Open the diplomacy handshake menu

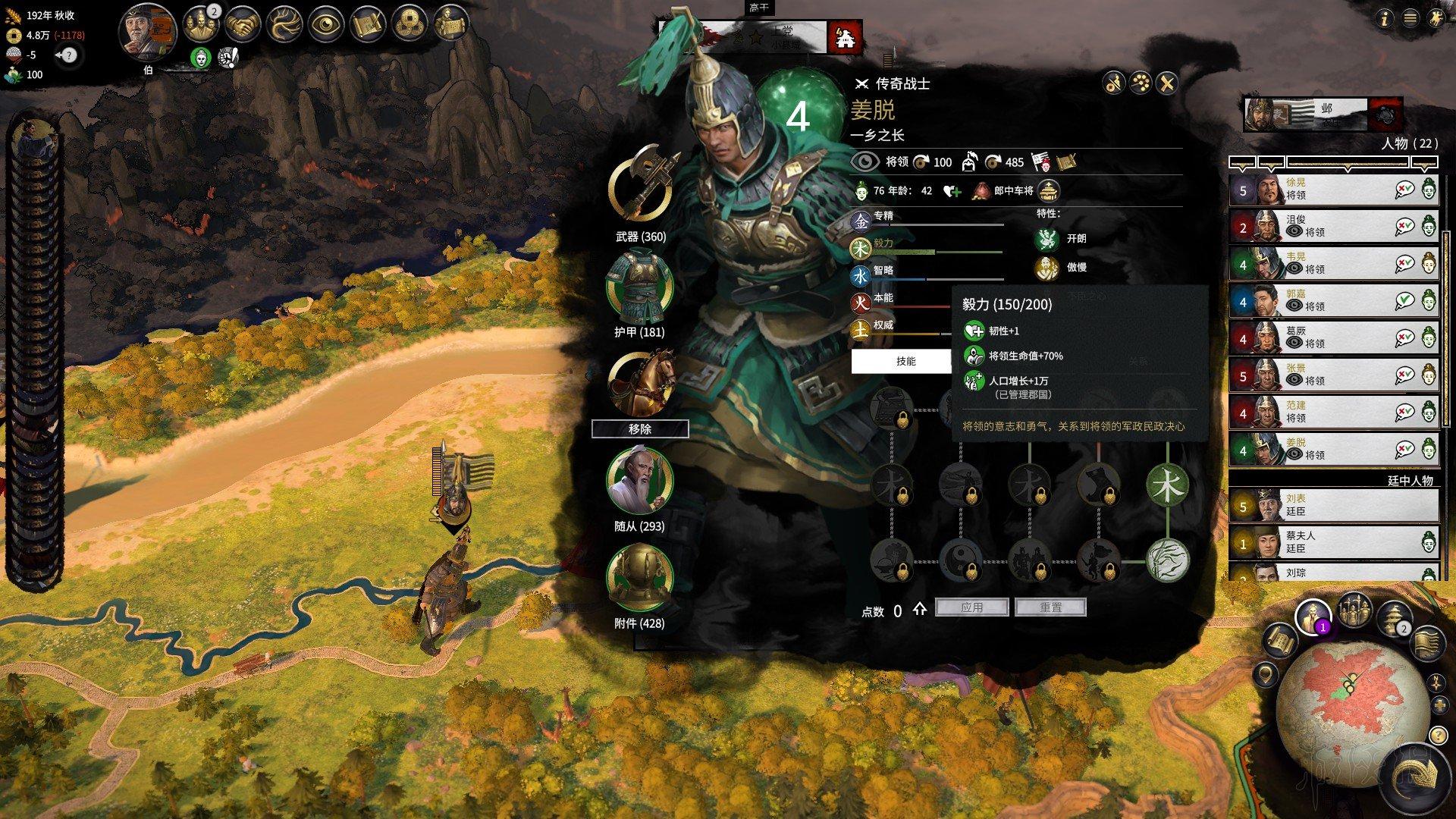click(x=243, y=24)
